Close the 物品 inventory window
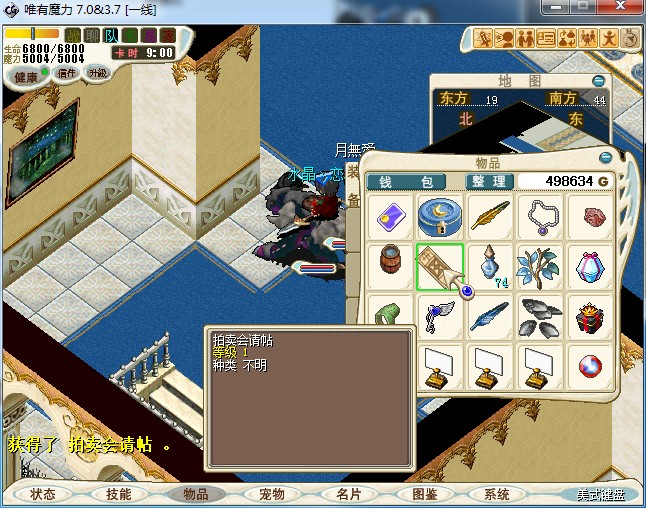Viewport: 646px width, 508px height. point(604,157)
